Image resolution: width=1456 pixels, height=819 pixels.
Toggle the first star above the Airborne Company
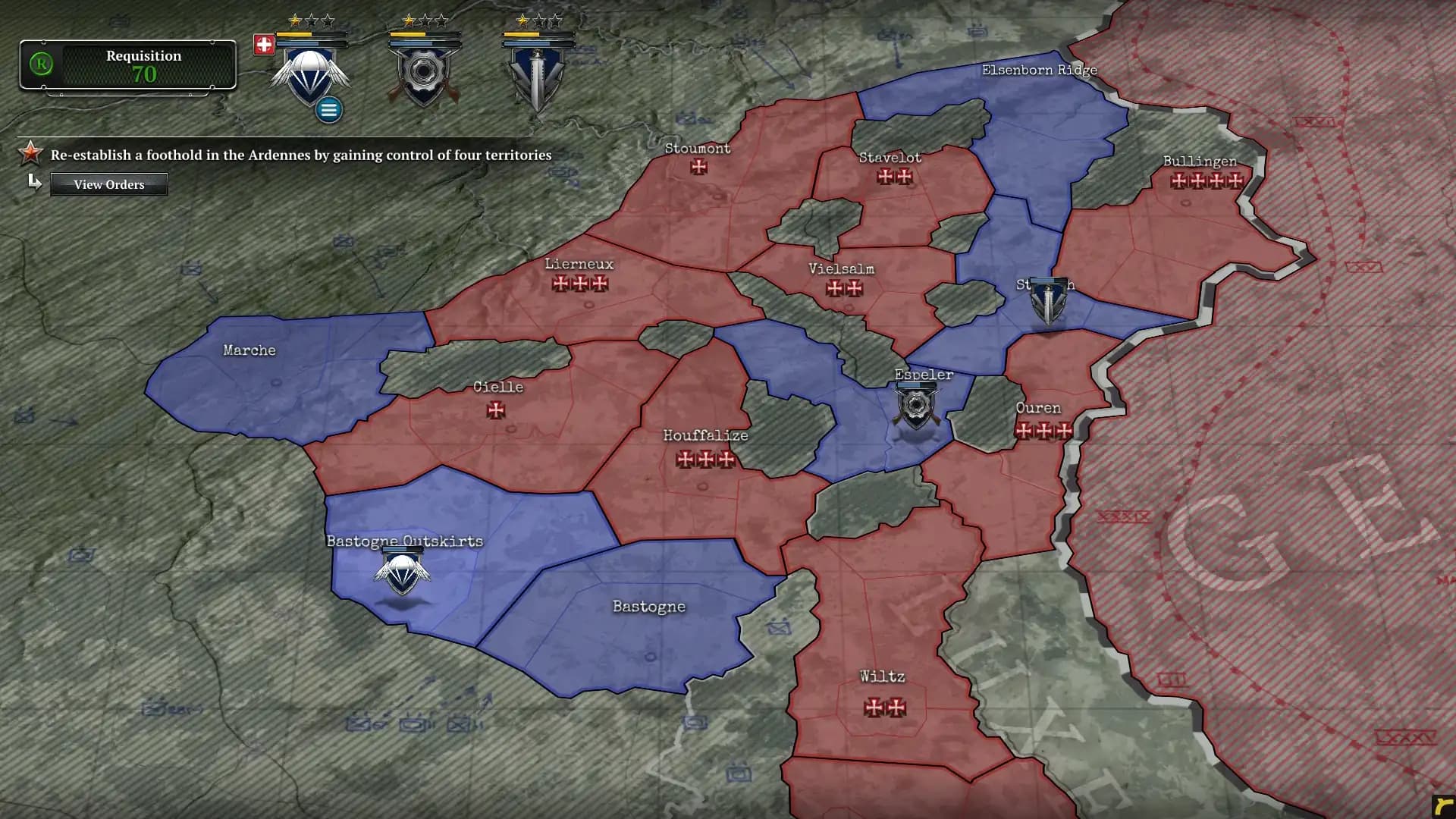[293, 20]
